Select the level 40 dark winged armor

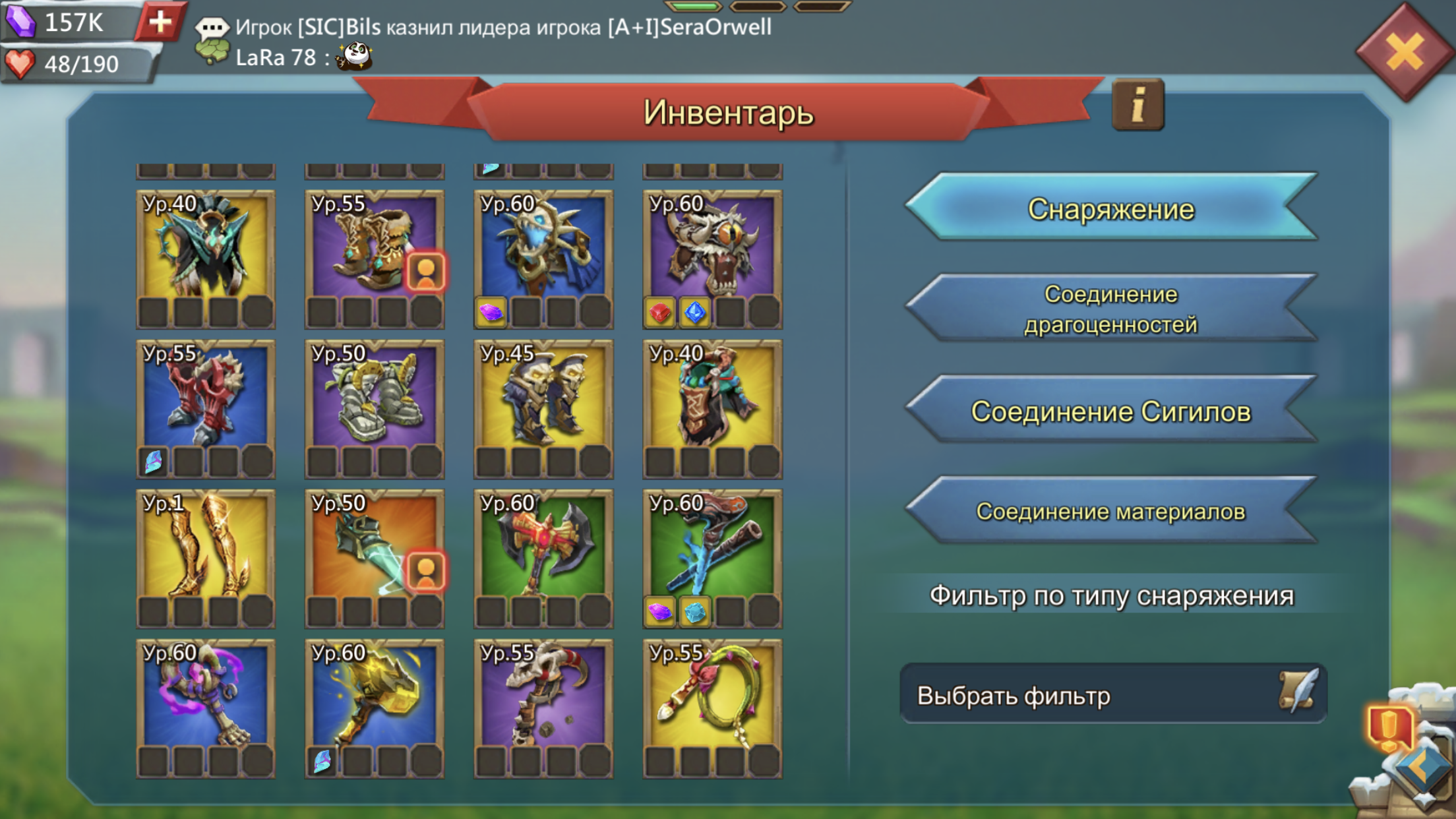[206, 249]
